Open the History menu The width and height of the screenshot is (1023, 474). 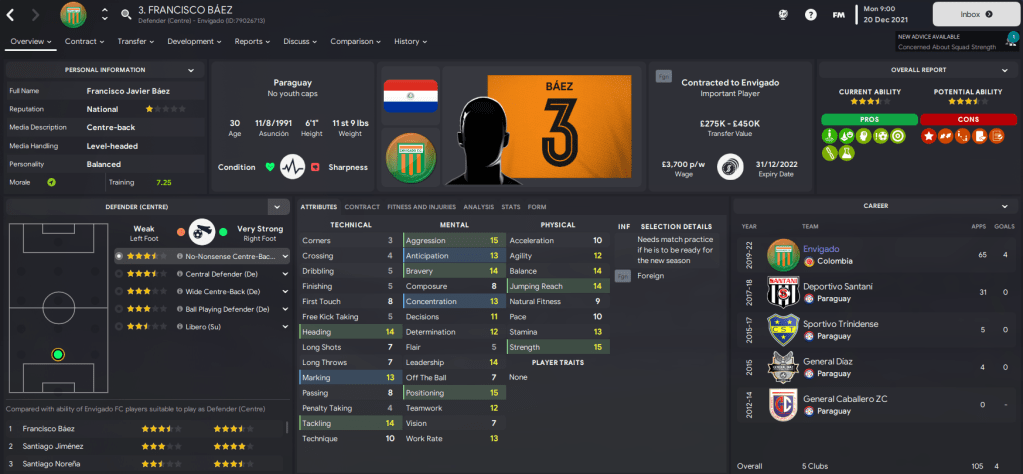[411, 42]
